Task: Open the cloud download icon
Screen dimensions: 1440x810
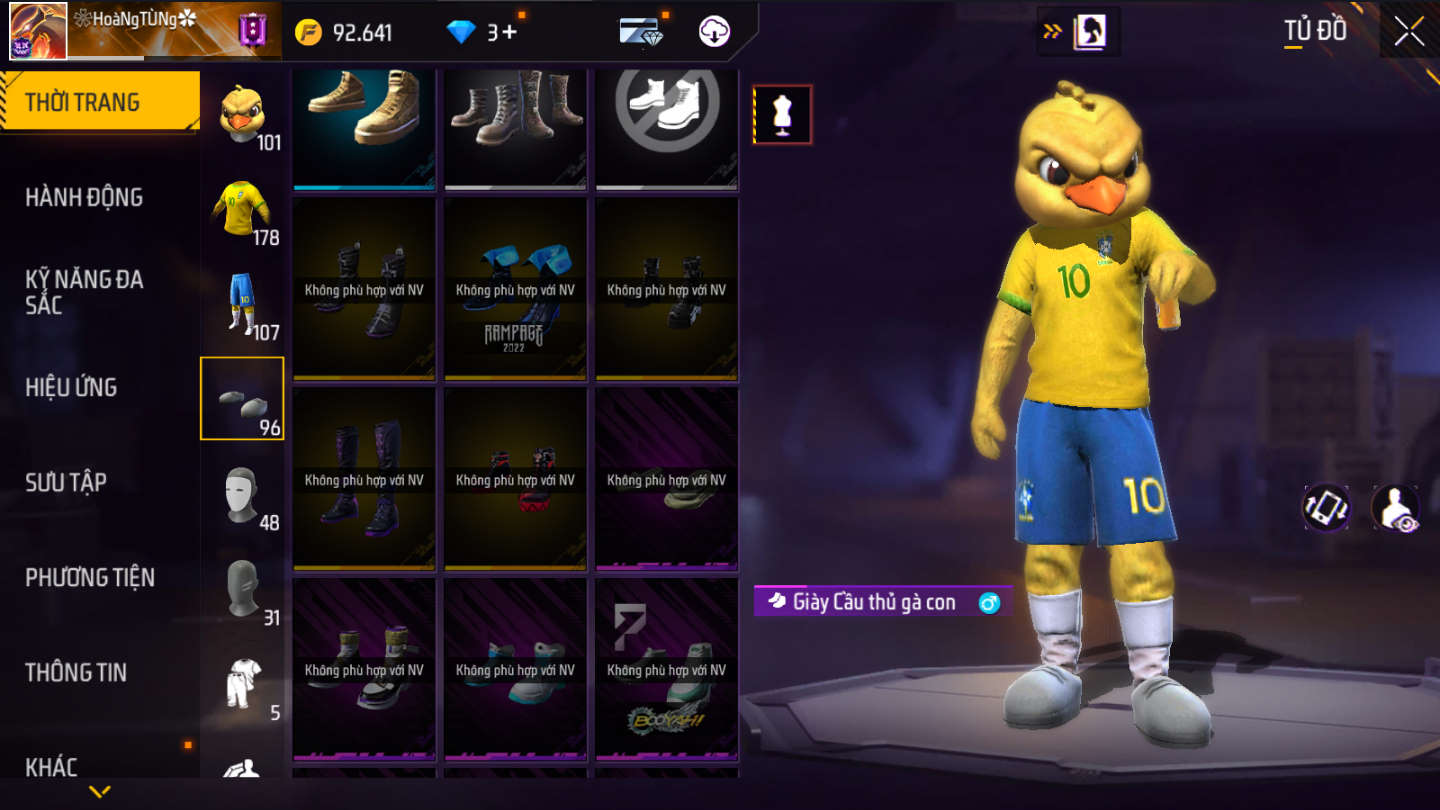Action: tap(714, 32)
